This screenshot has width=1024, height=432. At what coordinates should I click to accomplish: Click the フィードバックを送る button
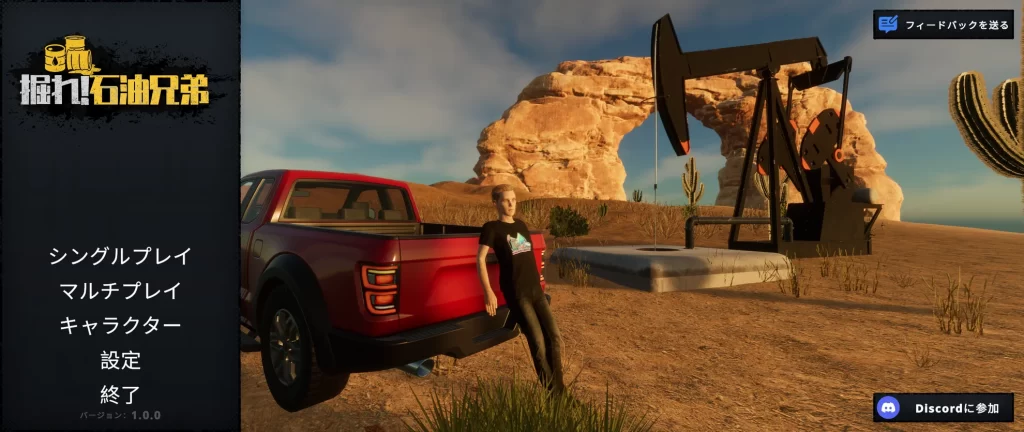click(943, 24)
